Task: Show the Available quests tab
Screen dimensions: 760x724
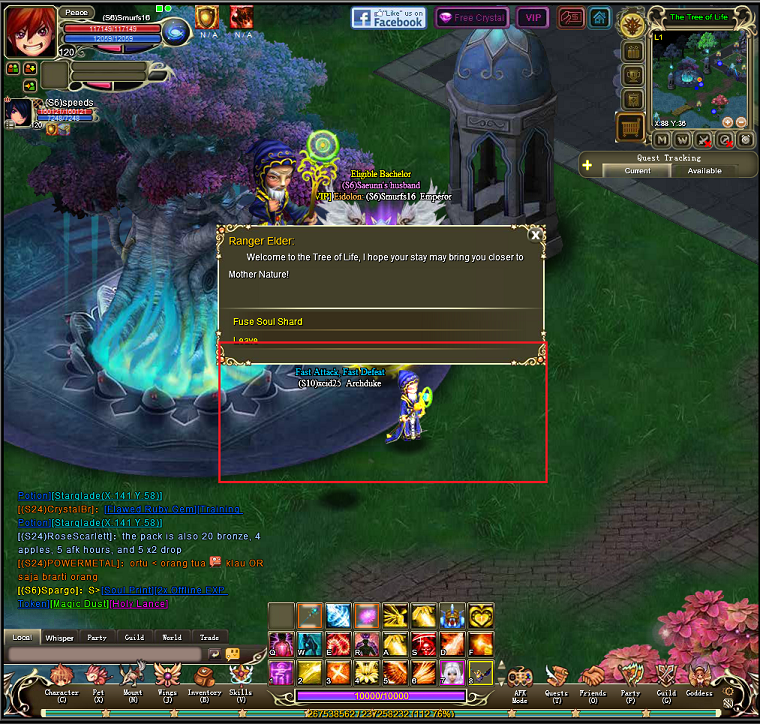Action: (704, 171)
